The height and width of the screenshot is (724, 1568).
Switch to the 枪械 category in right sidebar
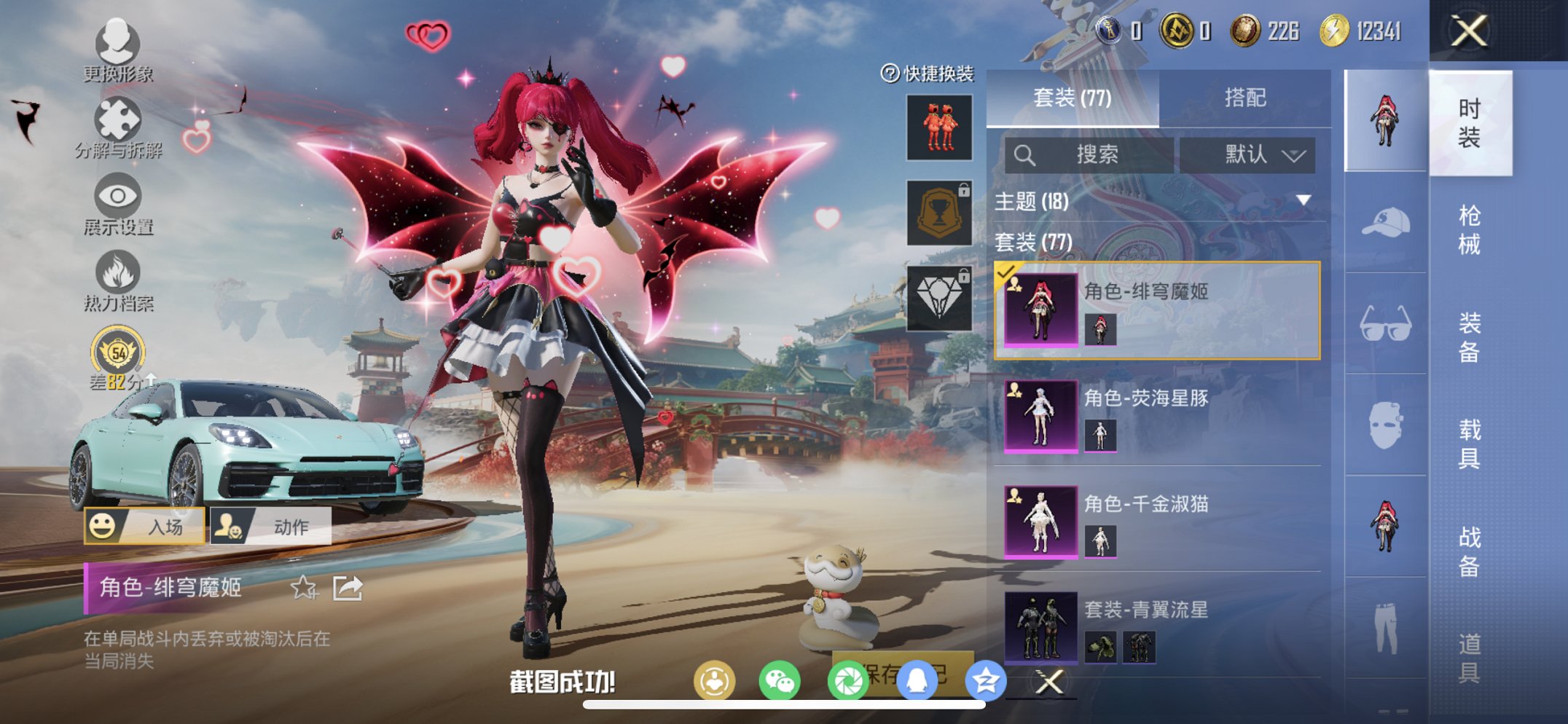tap(1470, 226)
